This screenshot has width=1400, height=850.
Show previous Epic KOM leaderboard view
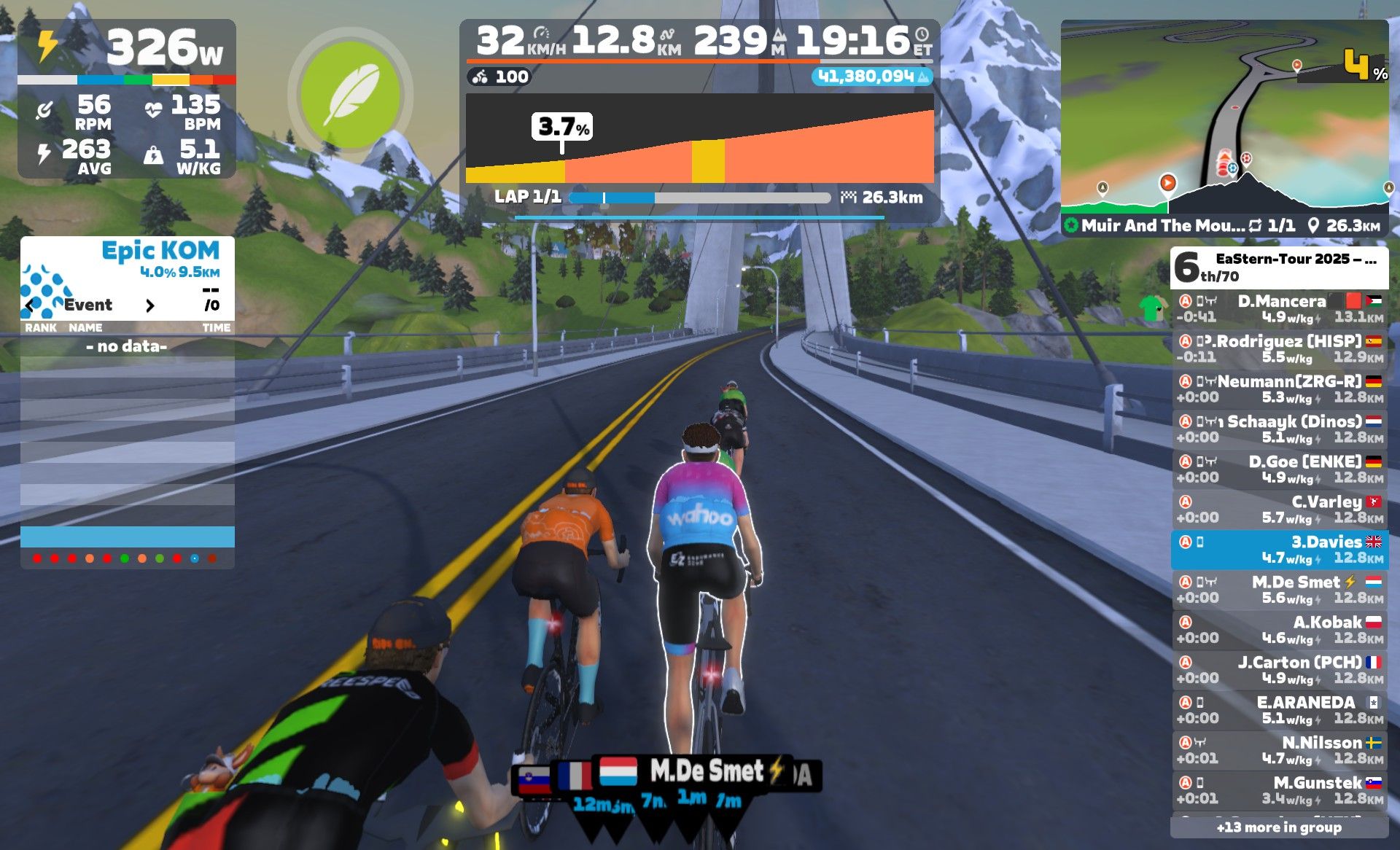(29, 305)
